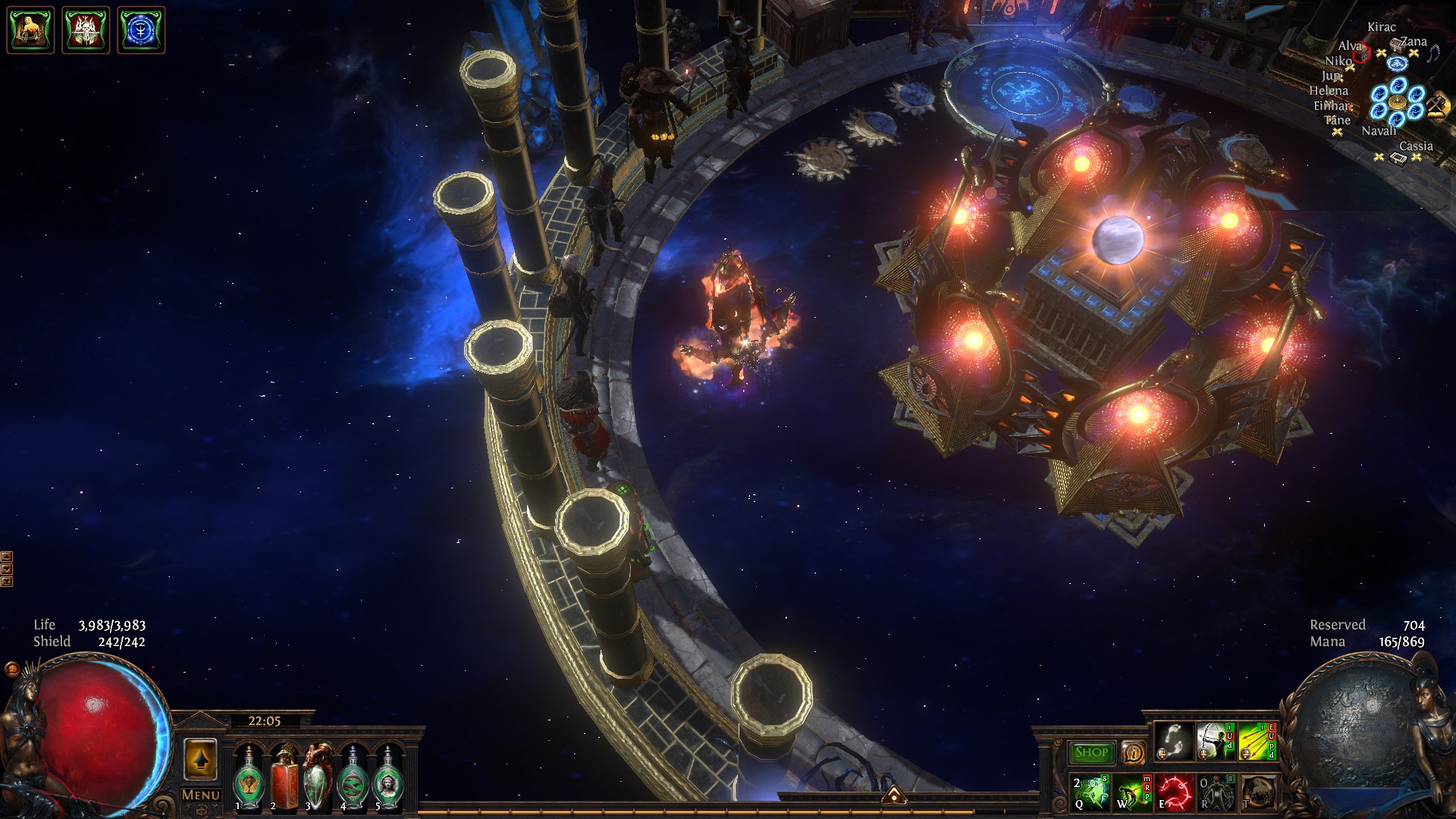The image size is (1456, 819).
Task: Click the skull and blades buff icon
Action: click(86, 30)
